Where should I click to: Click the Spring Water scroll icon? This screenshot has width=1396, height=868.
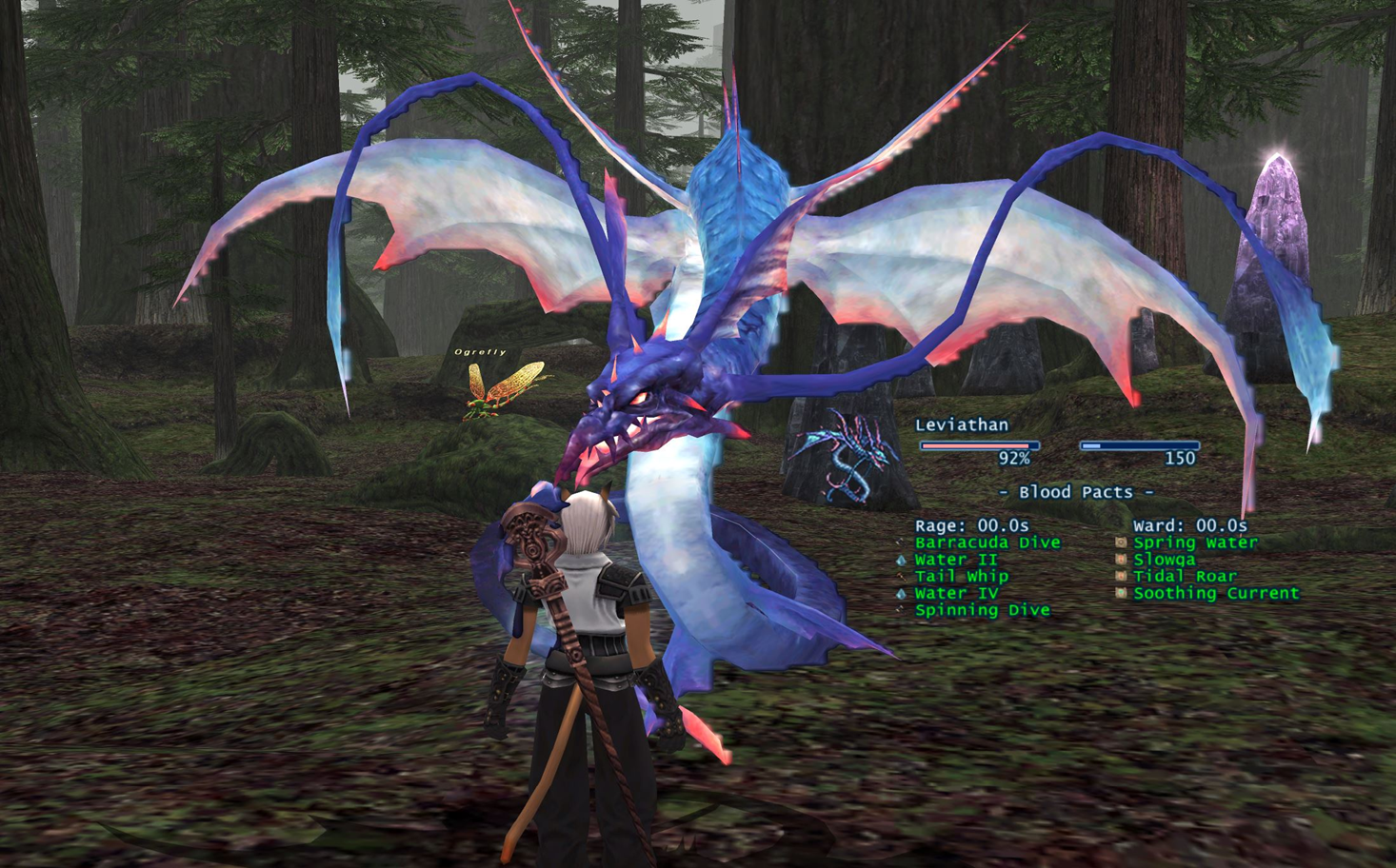(1121, 542)
